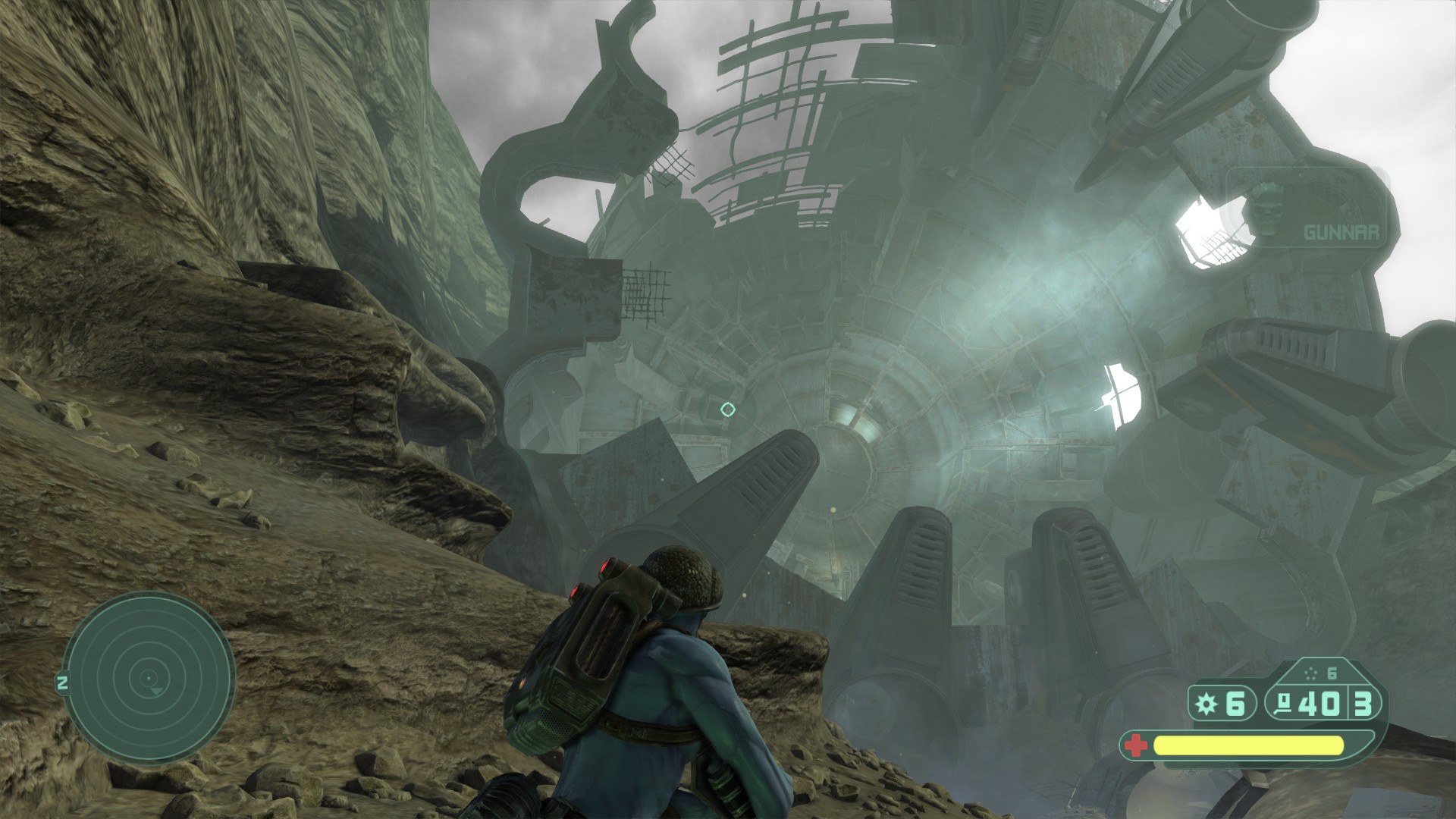Click the north marker on the radar
Image resolution: width=1456 pixels, height=819 pixels.
[63, 683]
